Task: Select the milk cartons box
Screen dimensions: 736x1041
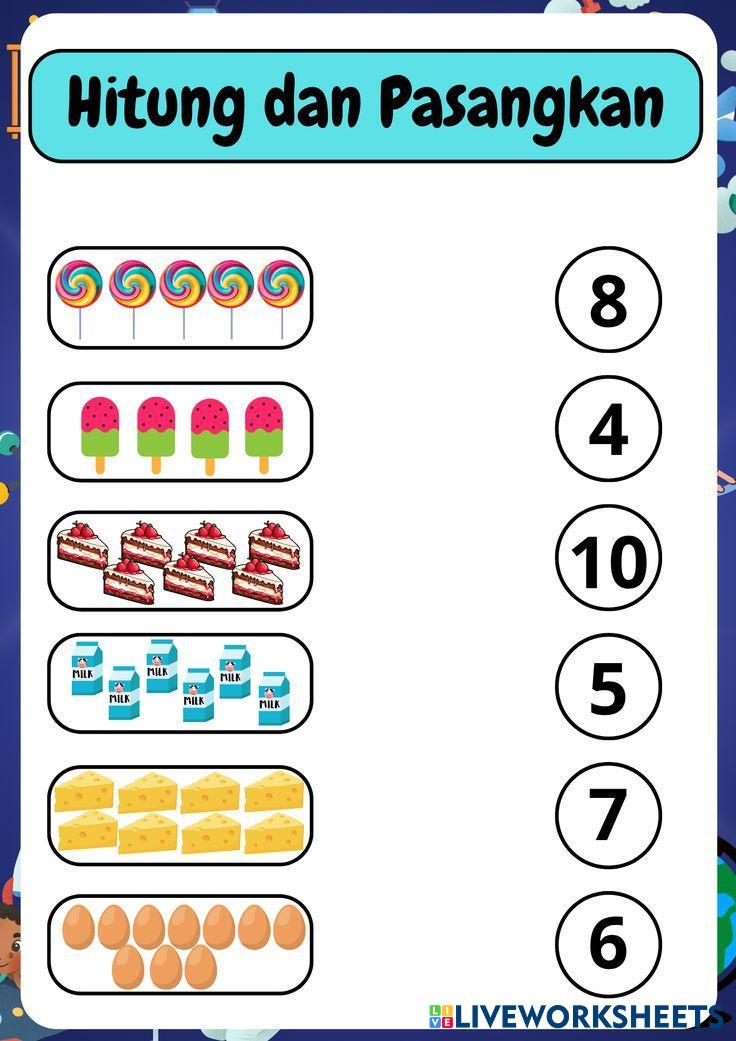Action: tap(180, 683)
